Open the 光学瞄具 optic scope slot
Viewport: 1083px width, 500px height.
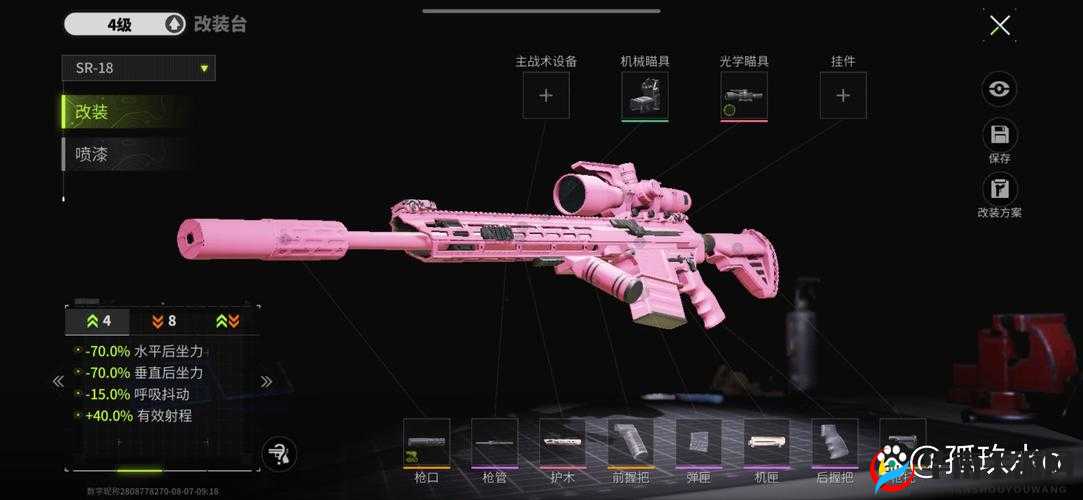(744, 96)
